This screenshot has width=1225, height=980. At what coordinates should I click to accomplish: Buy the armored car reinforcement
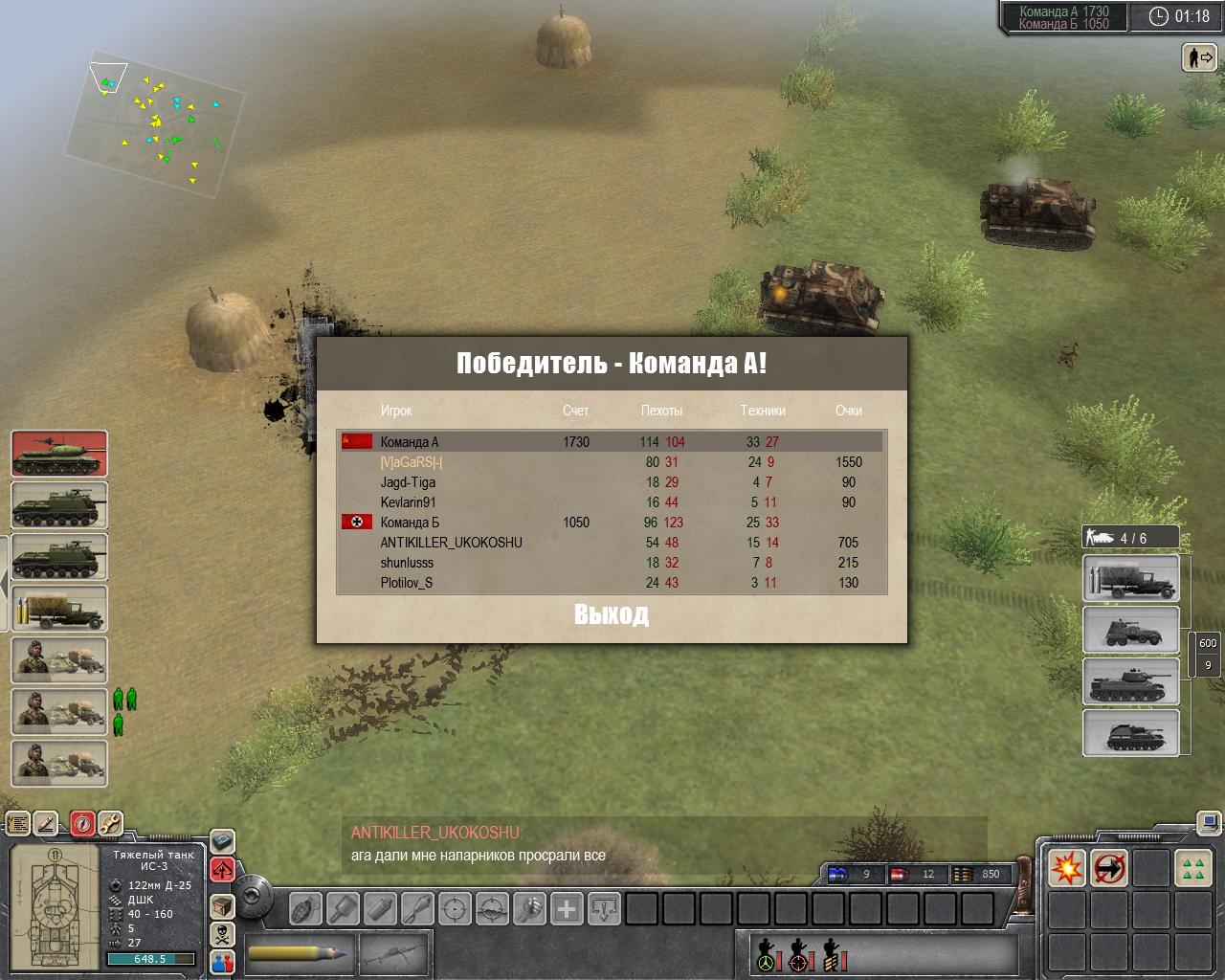1130,630
